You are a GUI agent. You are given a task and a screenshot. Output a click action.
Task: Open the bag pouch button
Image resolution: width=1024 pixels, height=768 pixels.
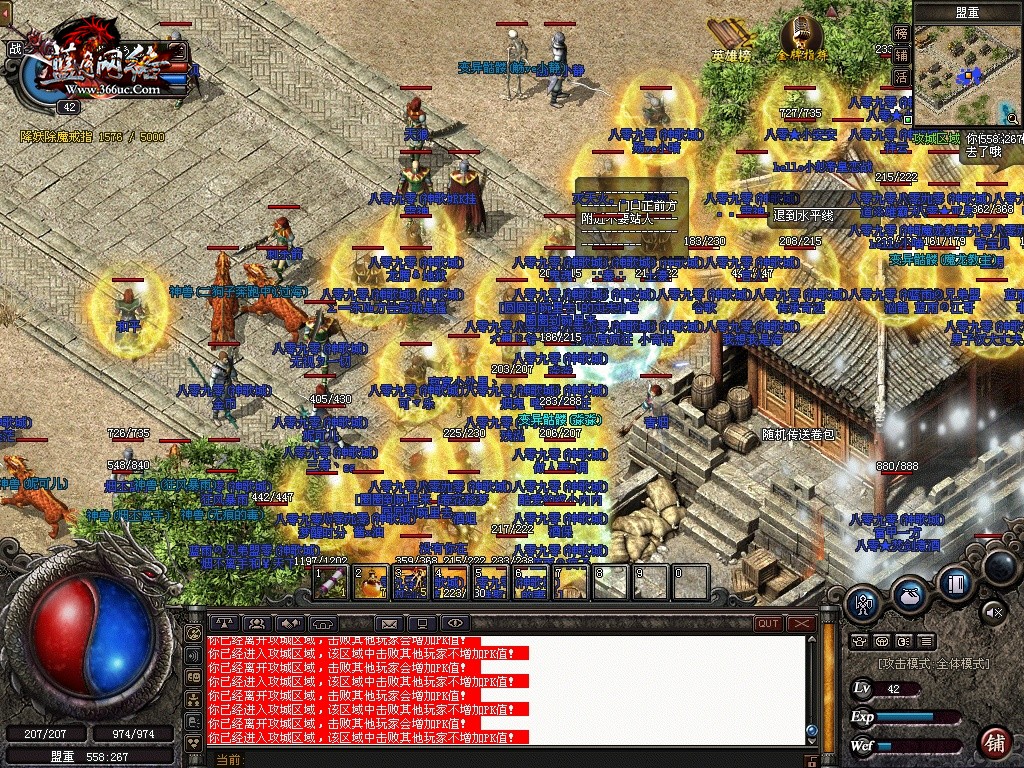pyautogui.click(x=909, y=592)
